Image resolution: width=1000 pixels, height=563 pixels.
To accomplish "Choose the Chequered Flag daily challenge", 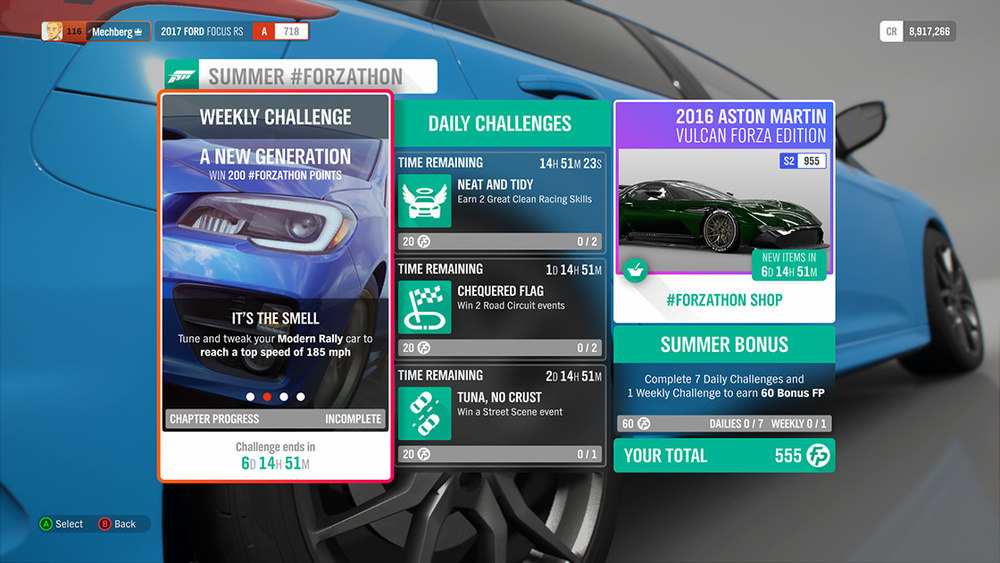I will tap(501, 307).
